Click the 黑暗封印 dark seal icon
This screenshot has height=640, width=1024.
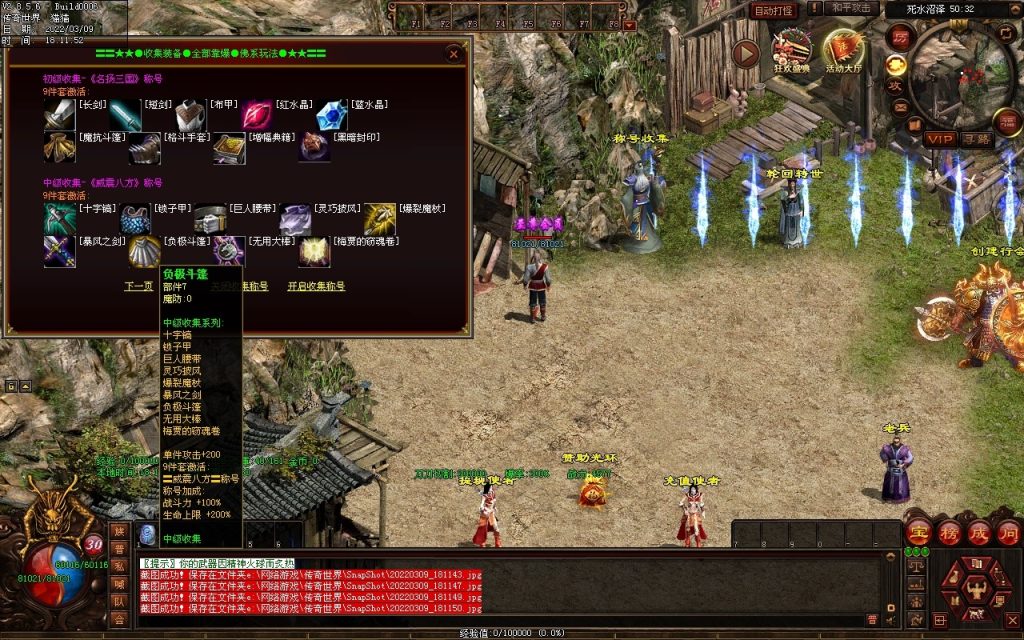[314, 148]
